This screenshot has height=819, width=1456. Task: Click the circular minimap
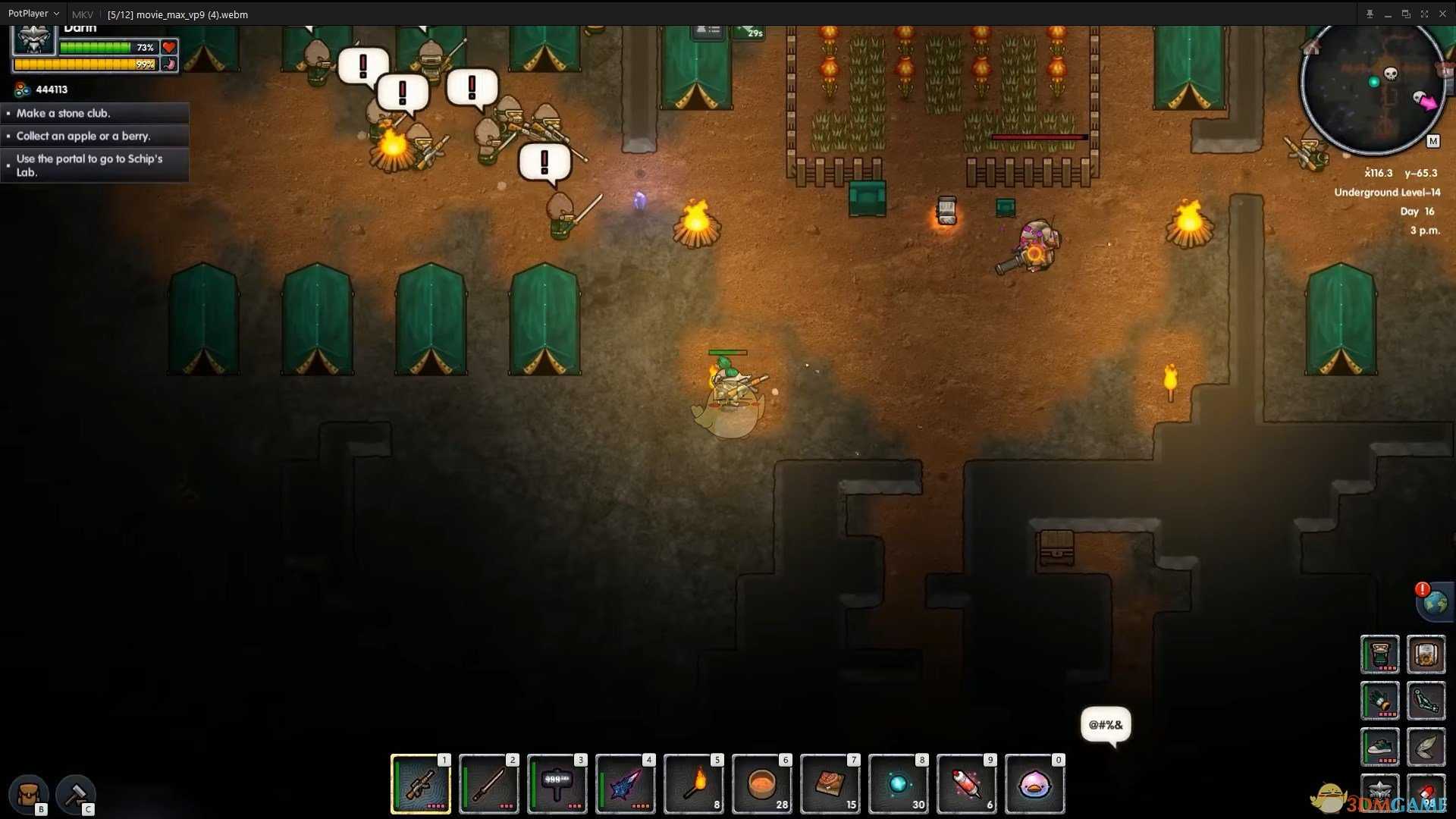click(x=1373, y=87)
